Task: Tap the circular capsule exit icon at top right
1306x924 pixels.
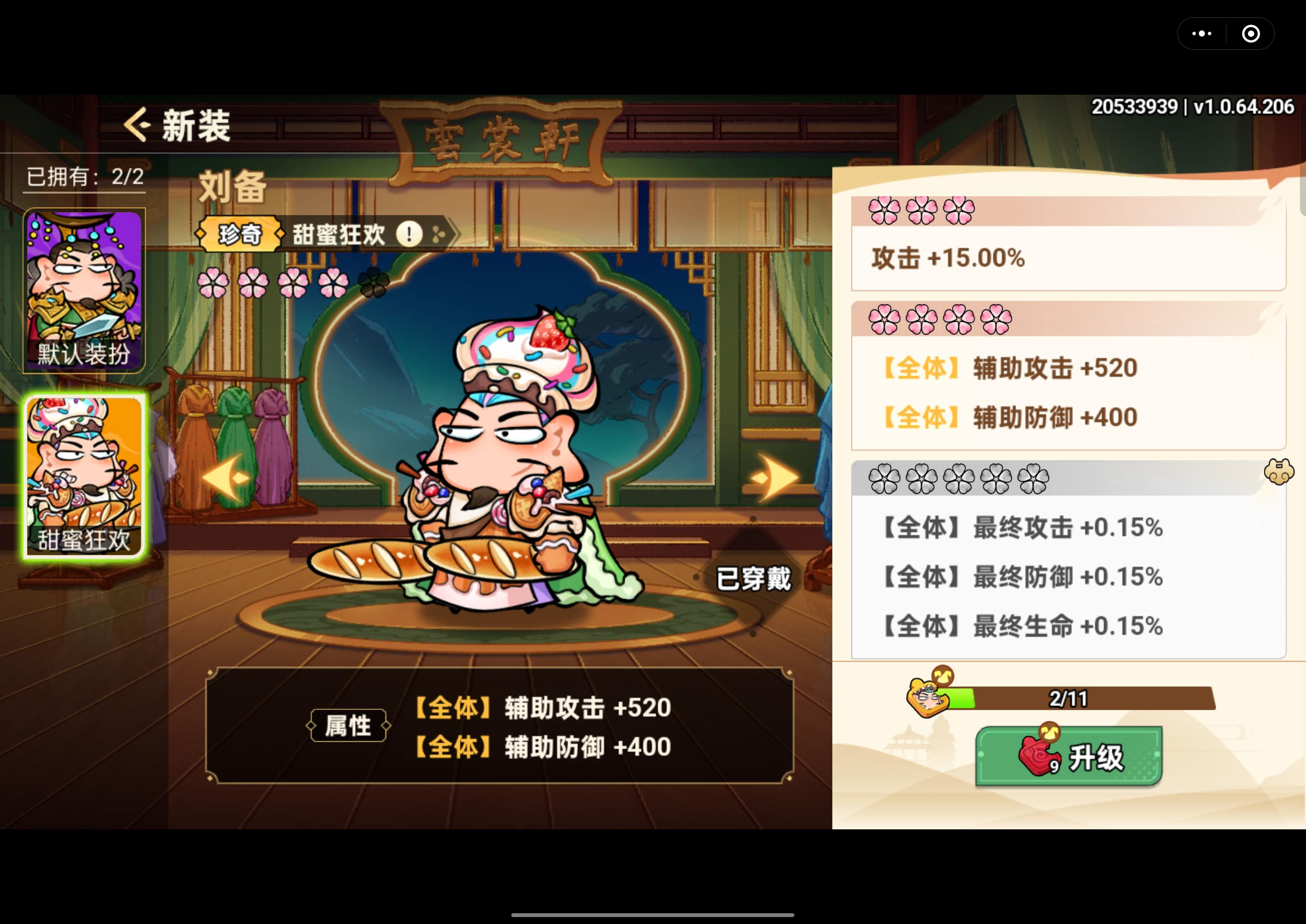Action: pyautogui.click(x=1251, y=33)
